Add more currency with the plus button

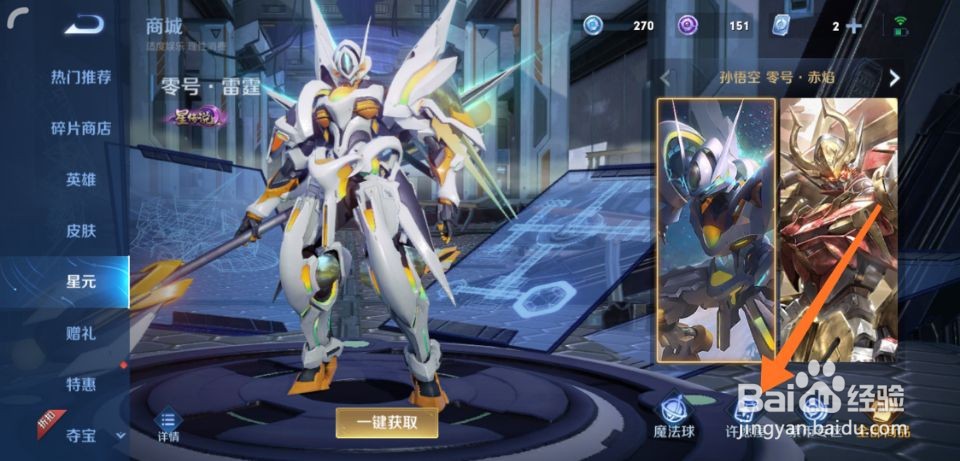pos(853,26)
